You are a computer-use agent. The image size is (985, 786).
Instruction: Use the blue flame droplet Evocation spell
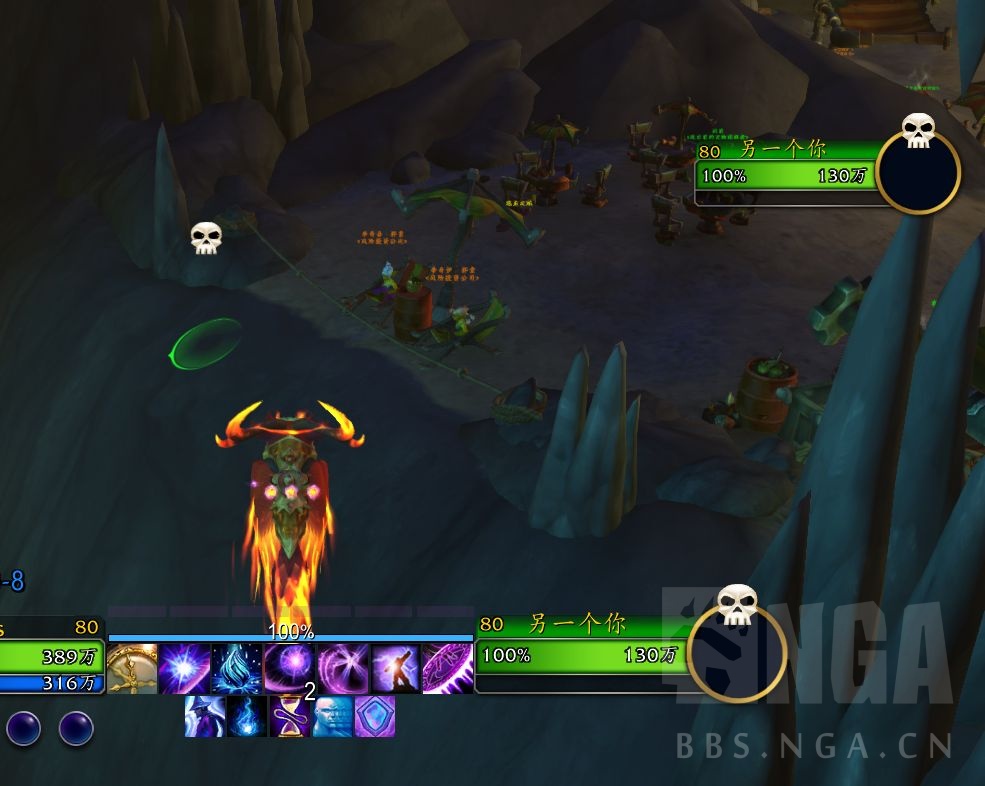[x=238, y=669]
